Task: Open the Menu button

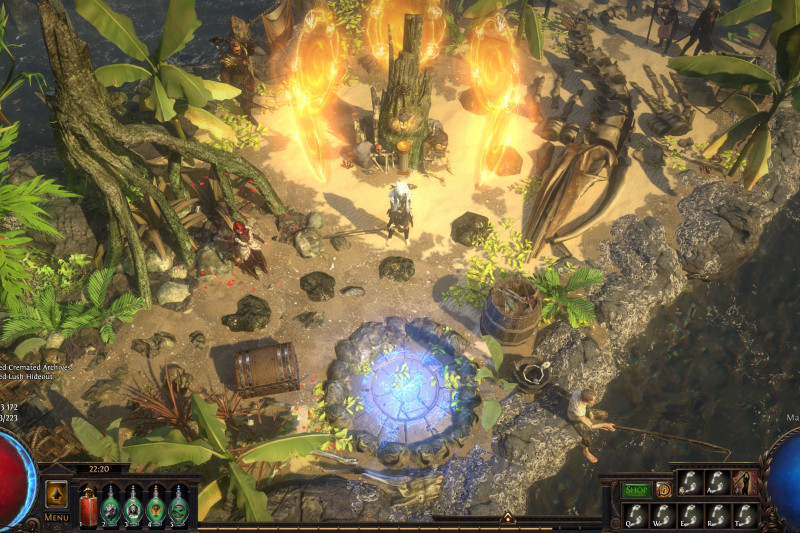Action: (x=56, y=517)
